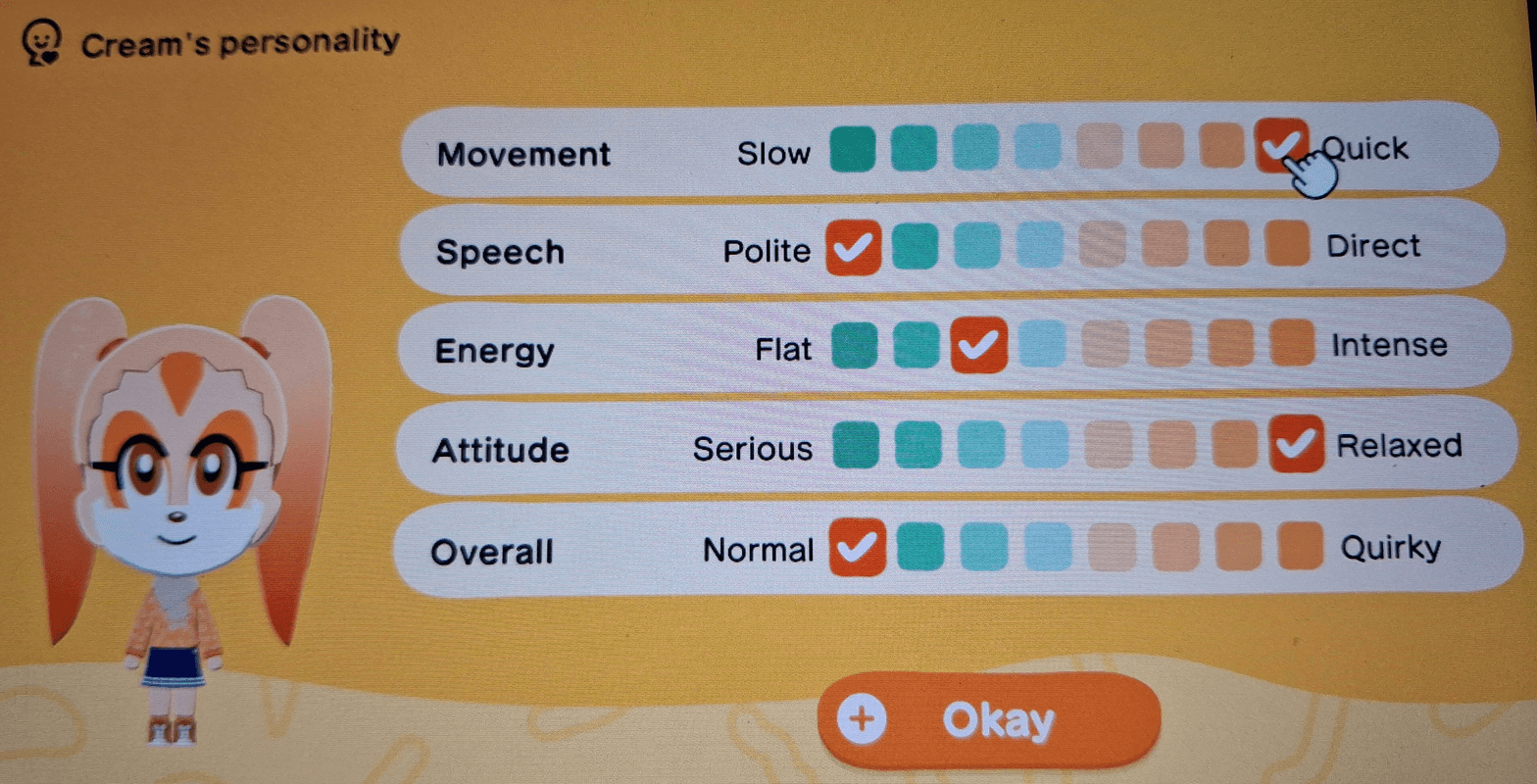Click the Movement row label

click(526, 152)
